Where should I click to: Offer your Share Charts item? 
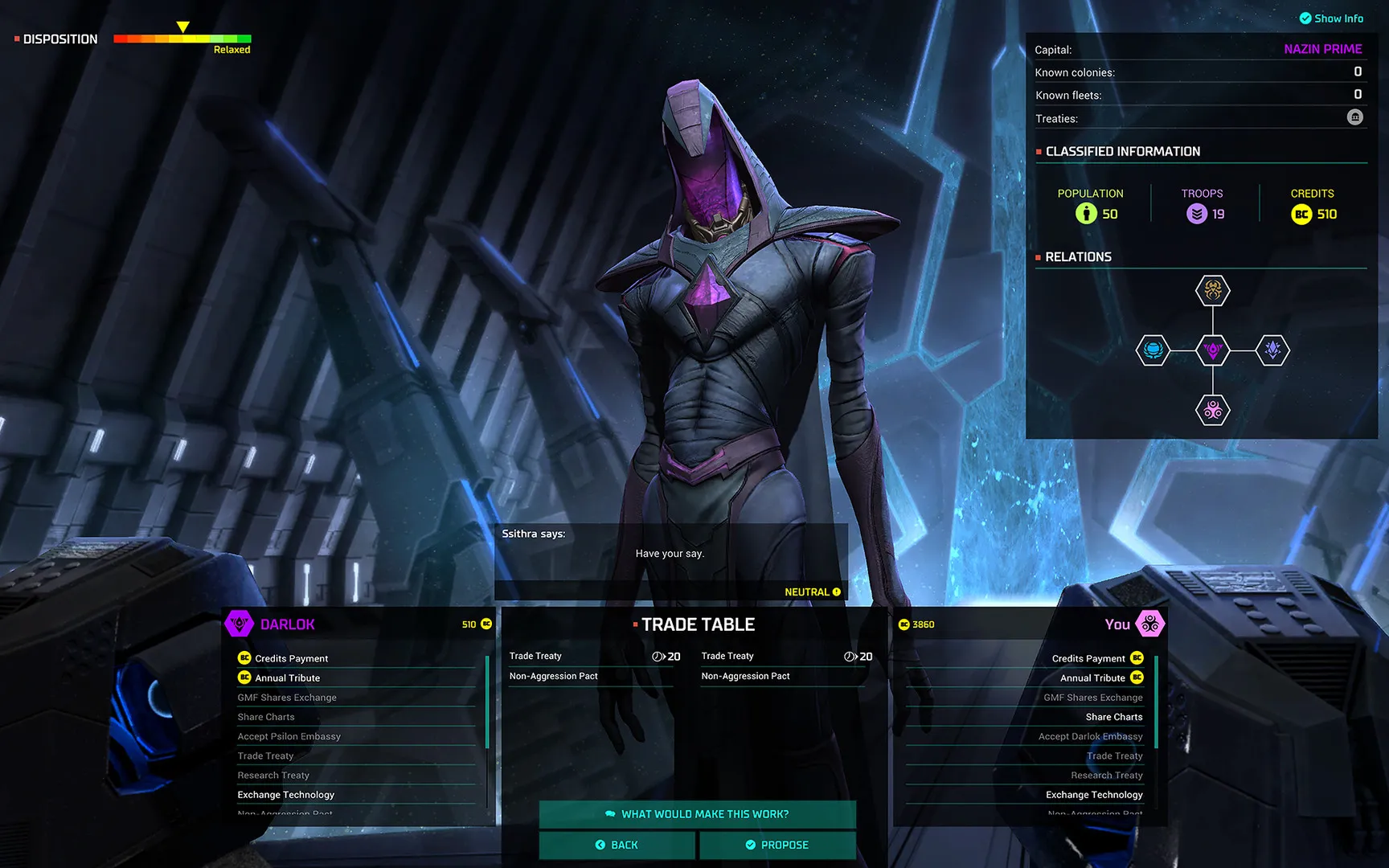[x=1113, y=717]
